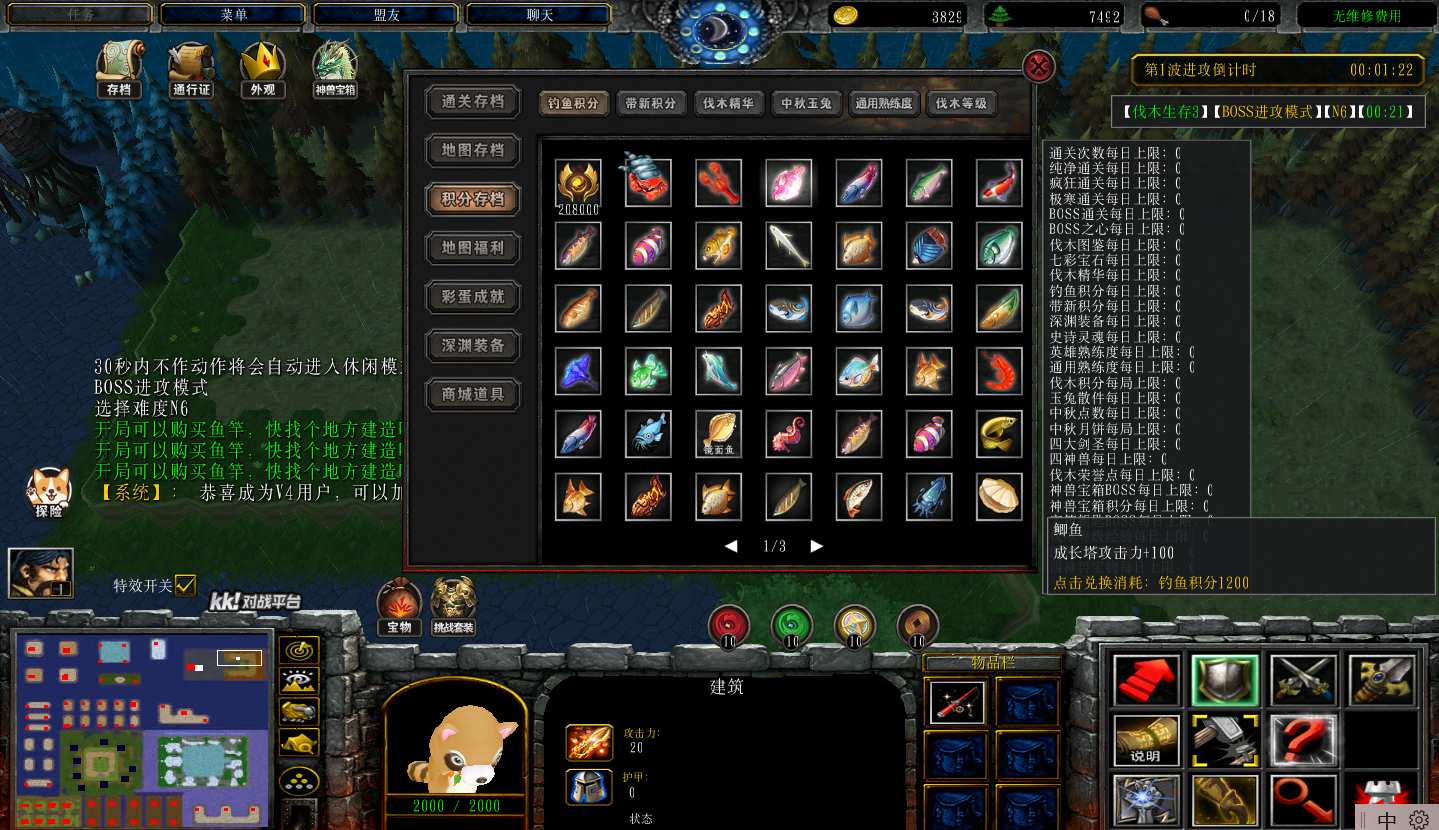The height and width of the screenshot is (830, 1439).
Task: Show the 深渊装备 section
Action: [x=473, y=345]
